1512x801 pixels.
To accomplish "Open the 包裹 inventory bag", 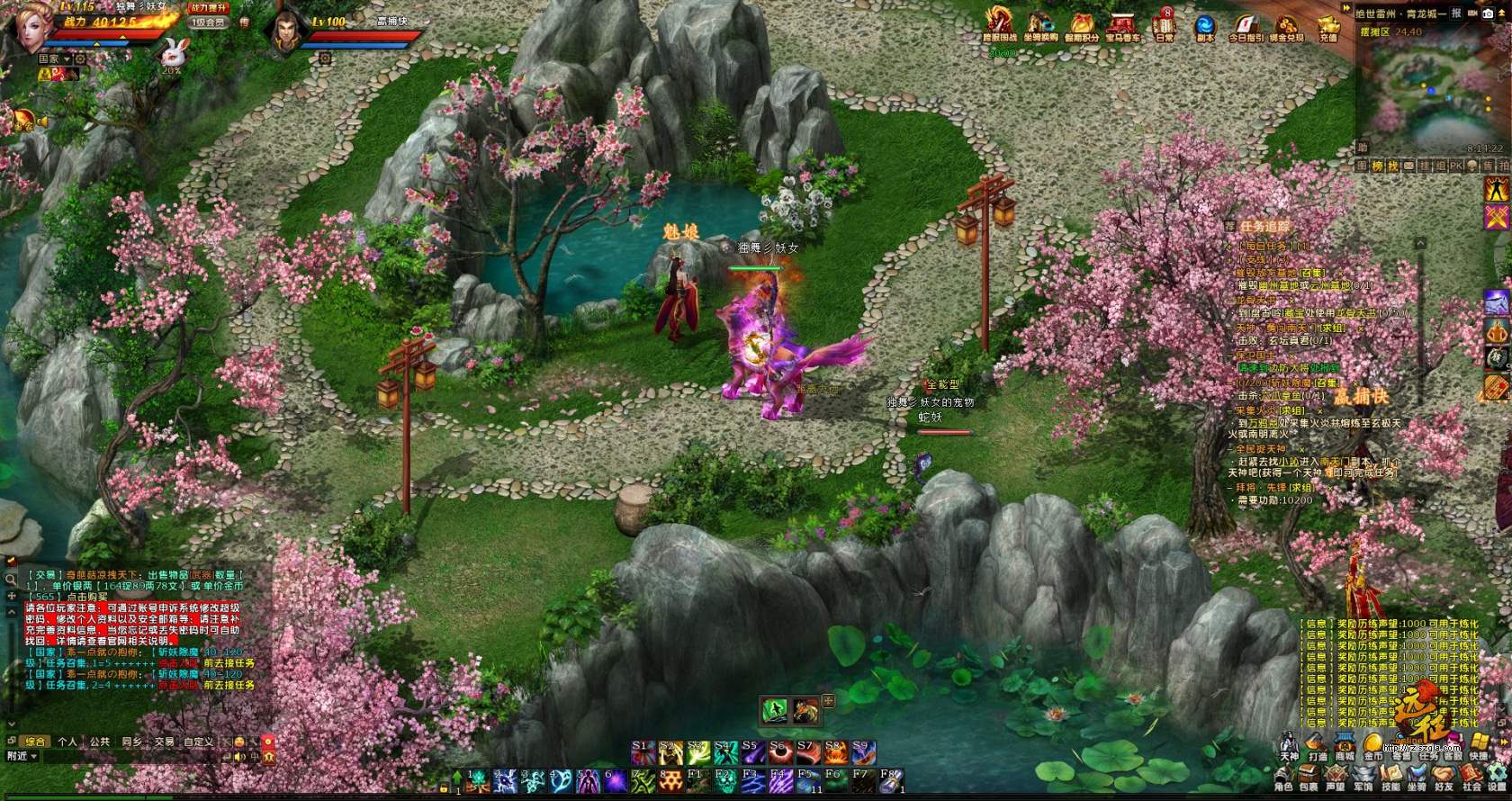I will 1309,778.
